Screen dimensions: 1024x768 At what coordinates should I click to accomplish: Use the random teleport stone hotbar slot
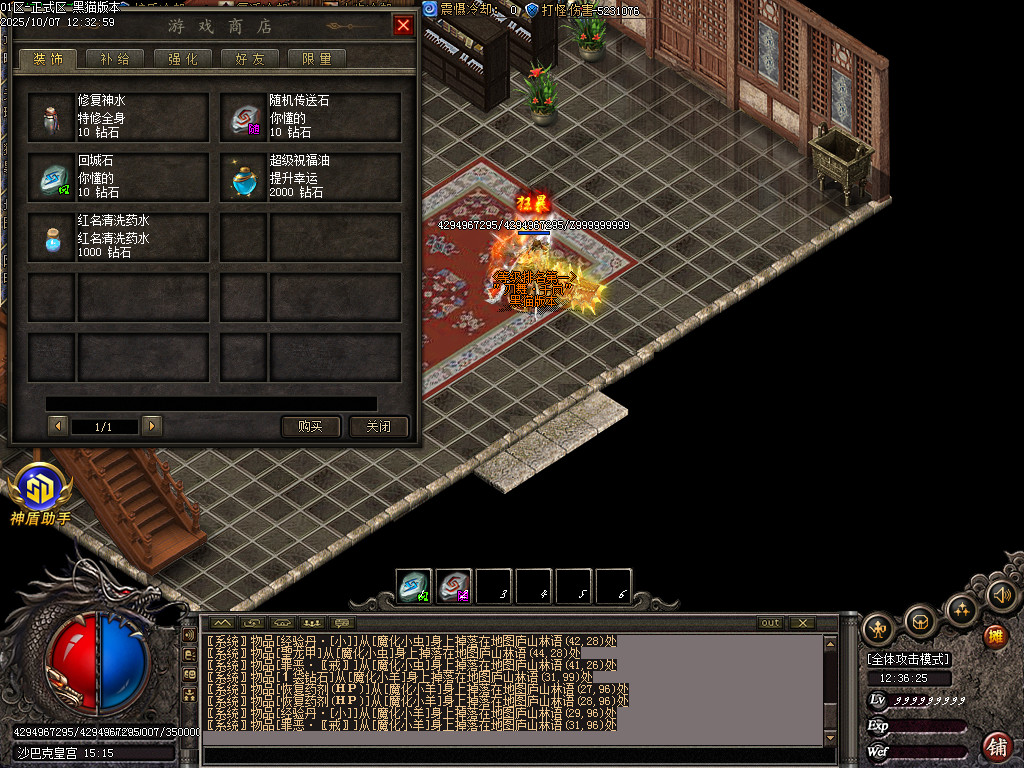(454, 586)
